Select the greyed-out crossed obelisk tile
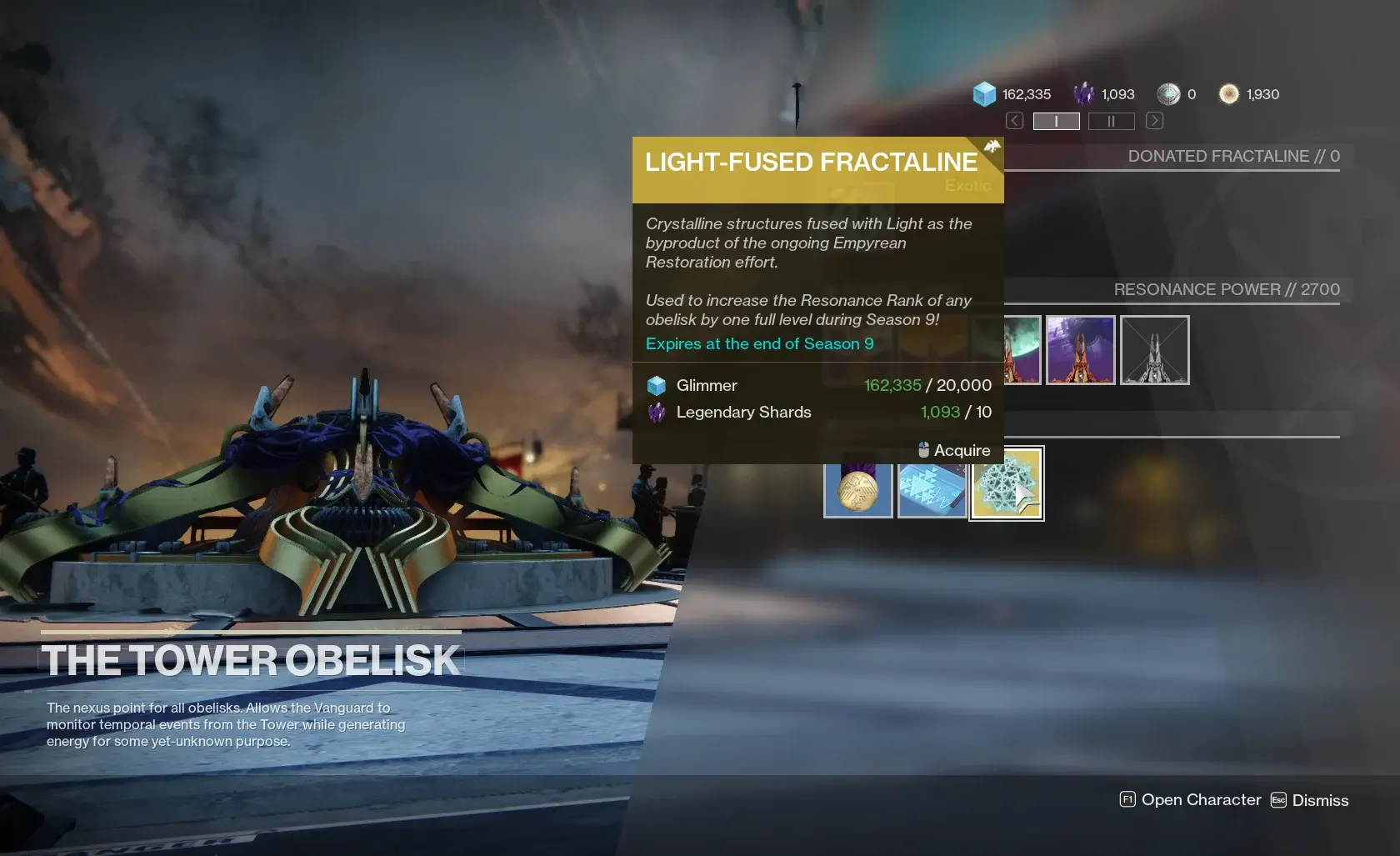The height and width of the screenshot is (856, 1400). (1154, 350)
